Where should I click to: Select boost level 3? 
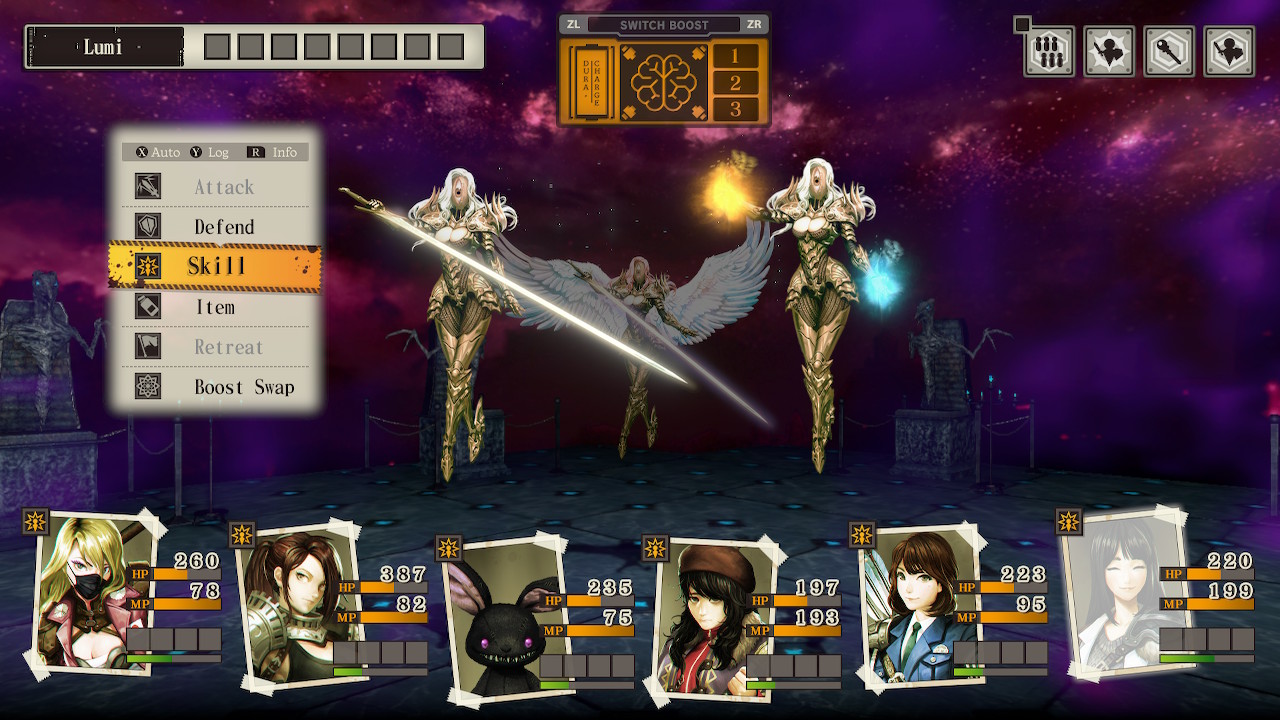(x=736, y=109)
